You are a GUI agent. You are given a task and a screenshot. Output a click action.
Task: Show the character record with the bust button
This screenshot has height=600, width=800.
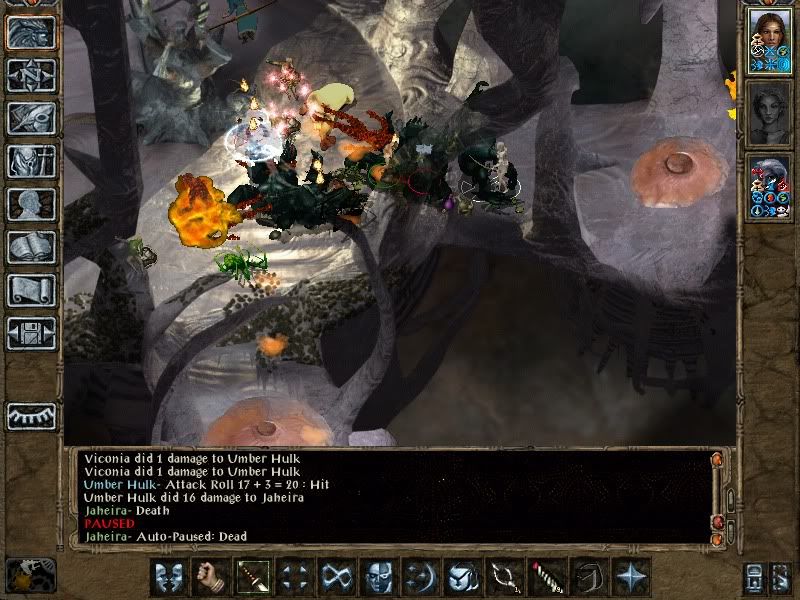coord(31,204)
